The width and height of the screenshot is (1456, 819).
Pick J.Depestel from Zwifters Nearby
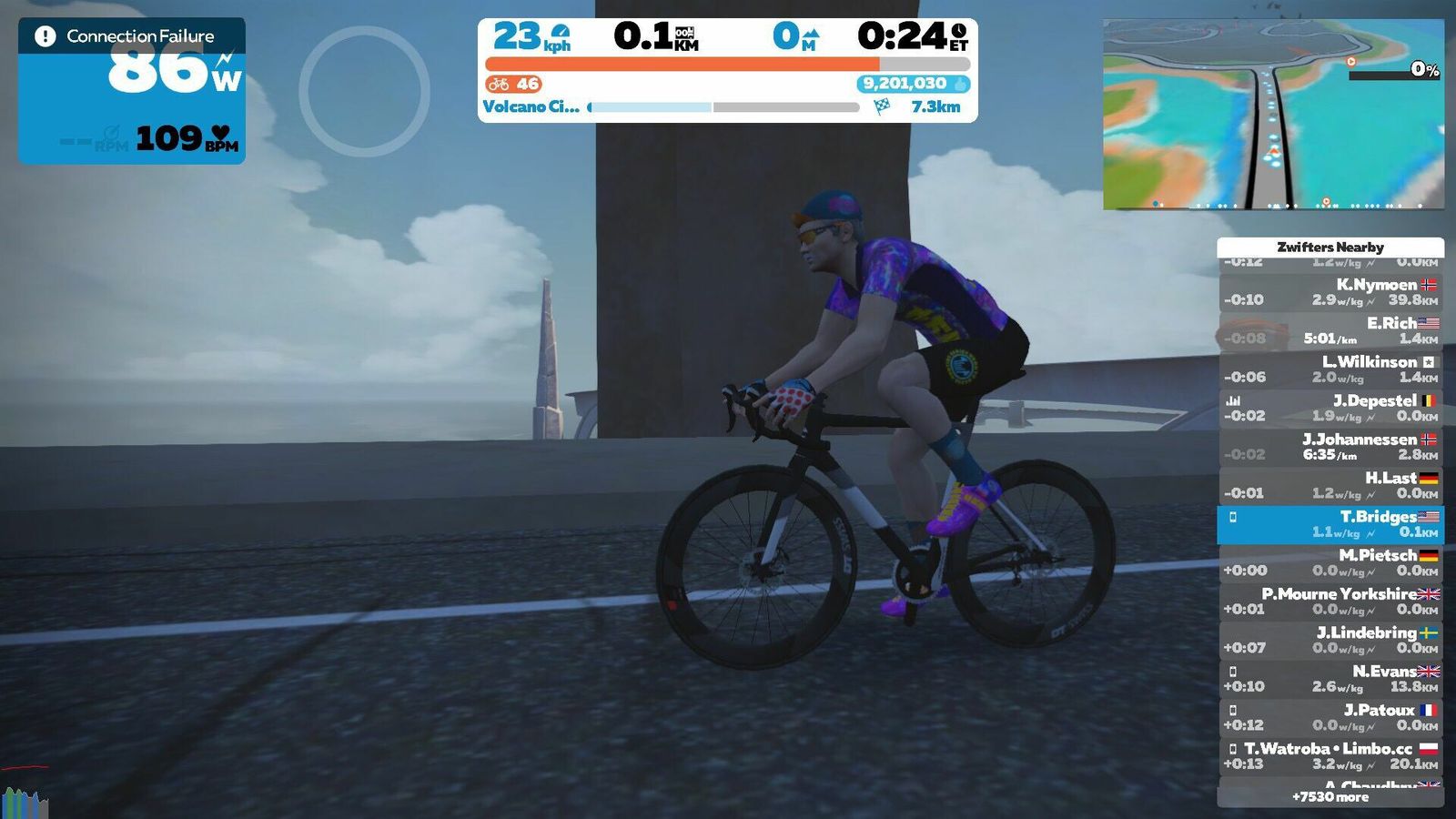tap(1330, 408)
